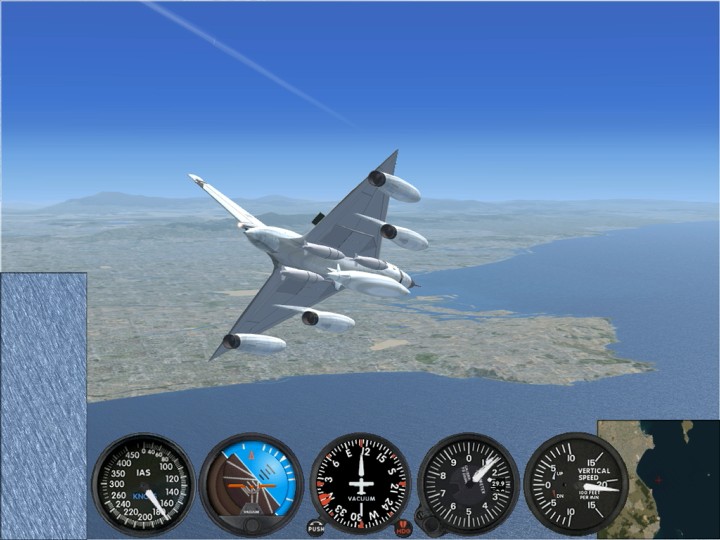
Task: Click the red HDG heading bug knob
Action: tap(404, 527)
